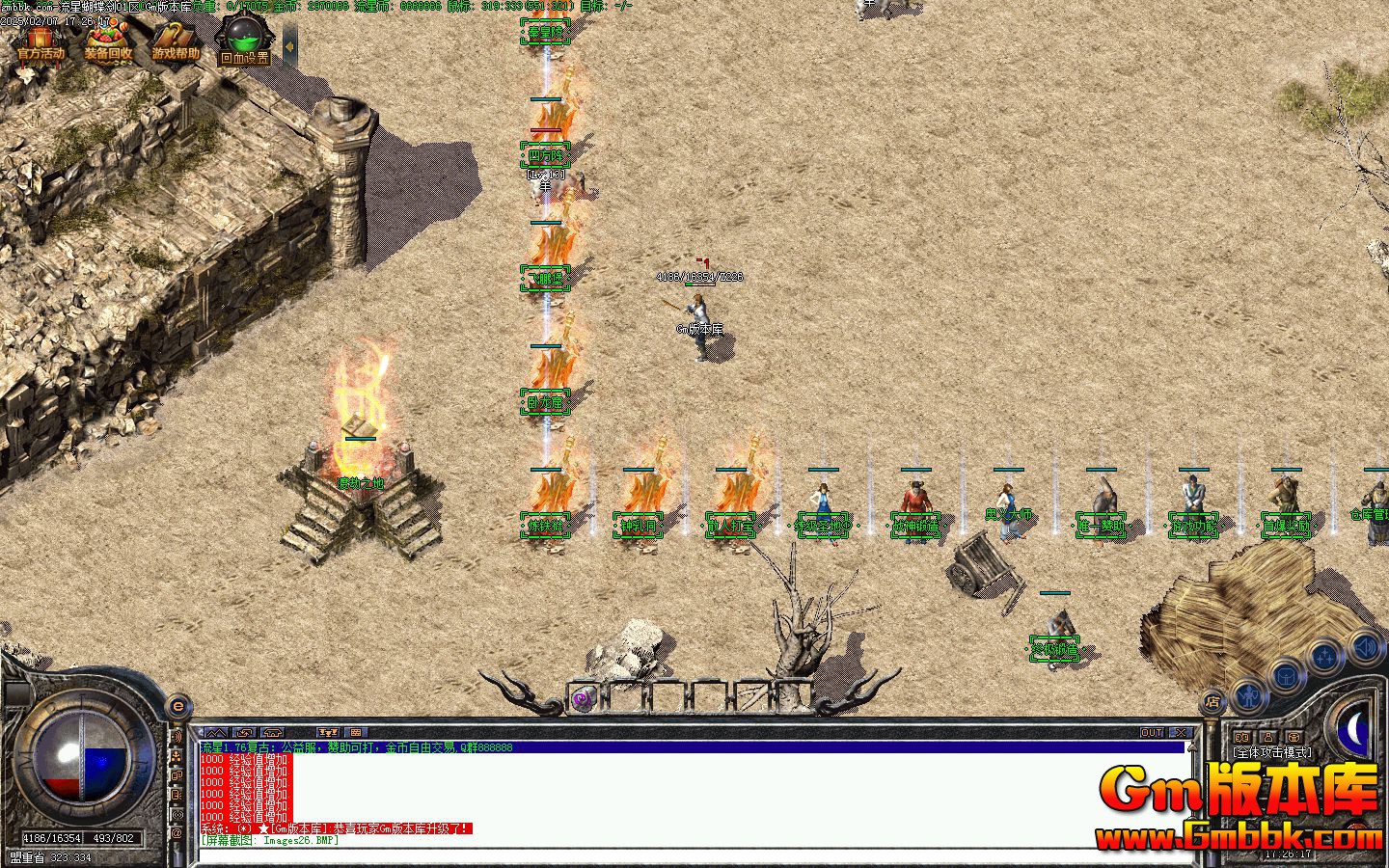Collapse the top menu with the arrow
Viewport: 1389px width, 868px height.
(289, 44)
